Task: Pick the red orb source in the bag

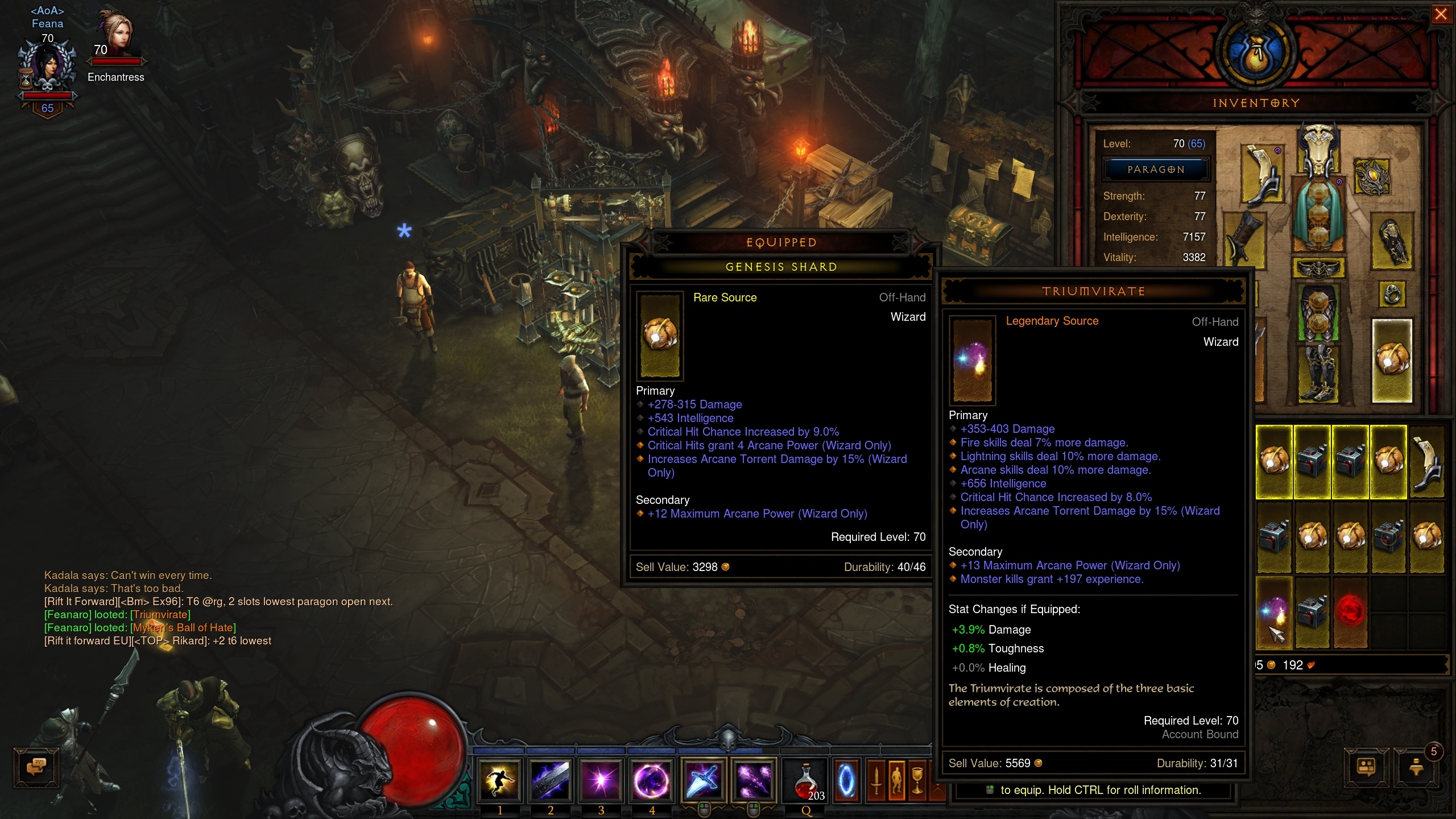Action: [1350, 613]
